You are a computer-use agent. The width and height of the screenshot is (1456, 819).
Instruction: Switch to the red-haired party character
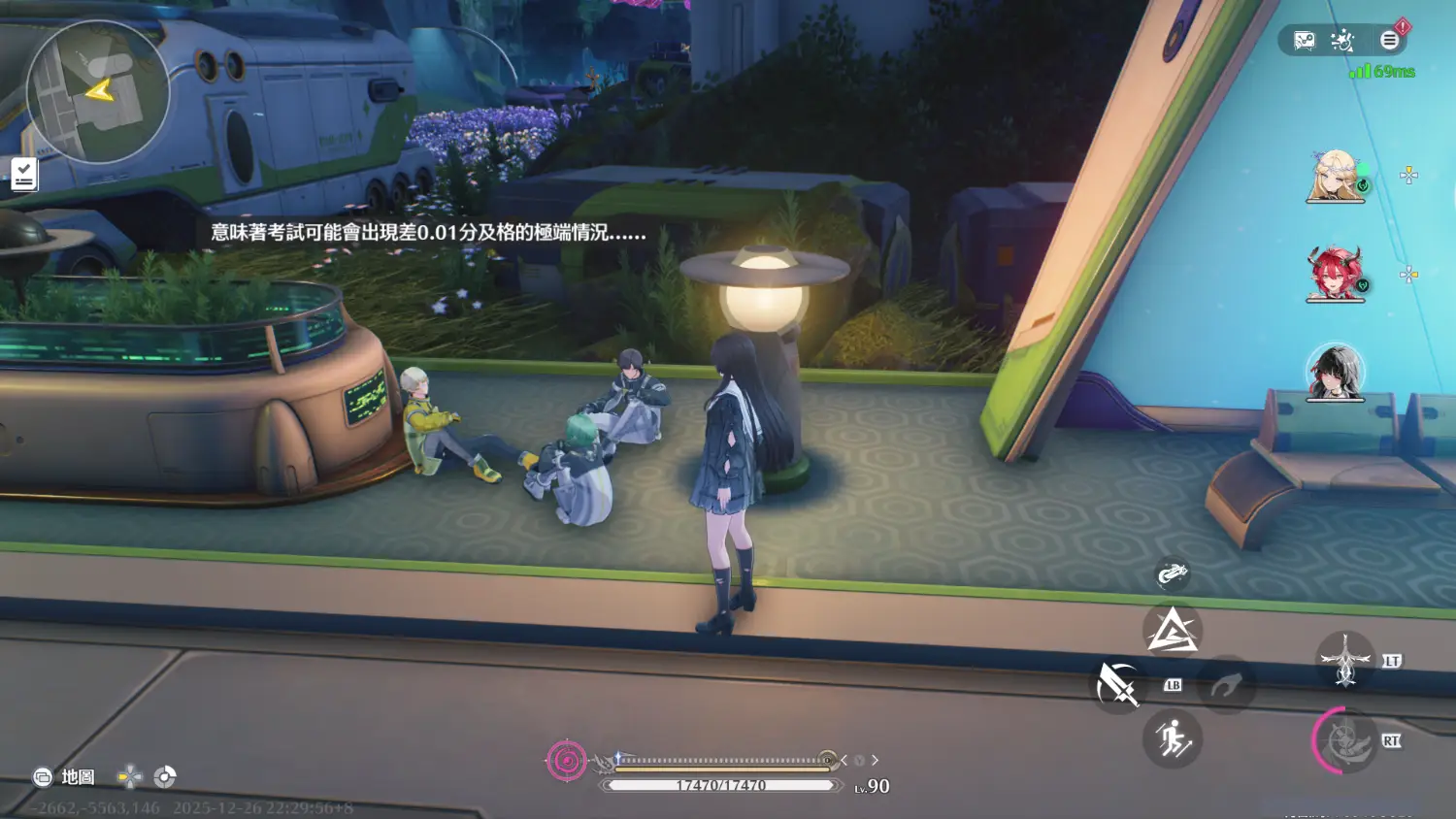[1336, 274]
